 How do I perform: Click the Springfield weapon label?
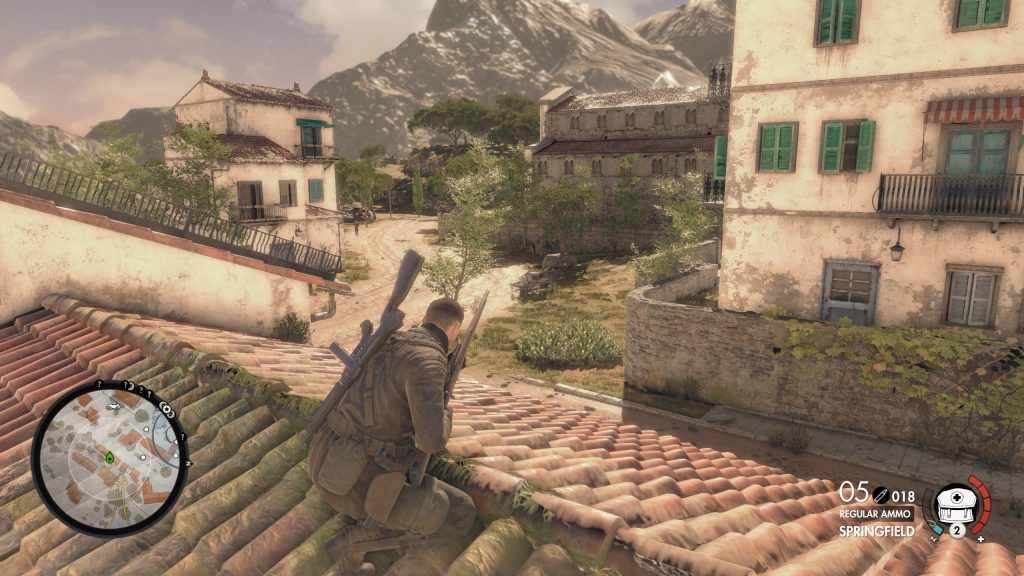(x=877, y=531)
